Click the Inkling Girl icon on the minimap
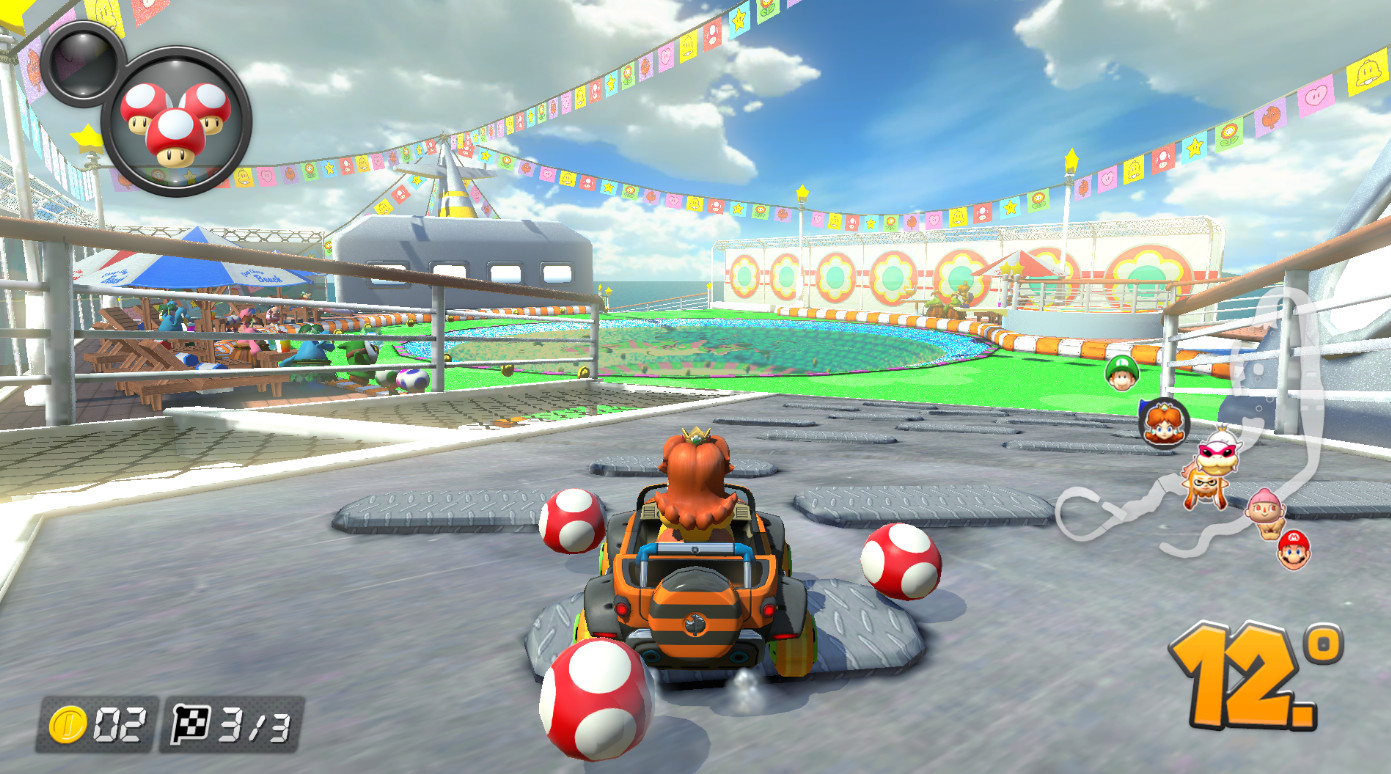The height and width of the screenshot is (774, 1391). click(1203, 488)
